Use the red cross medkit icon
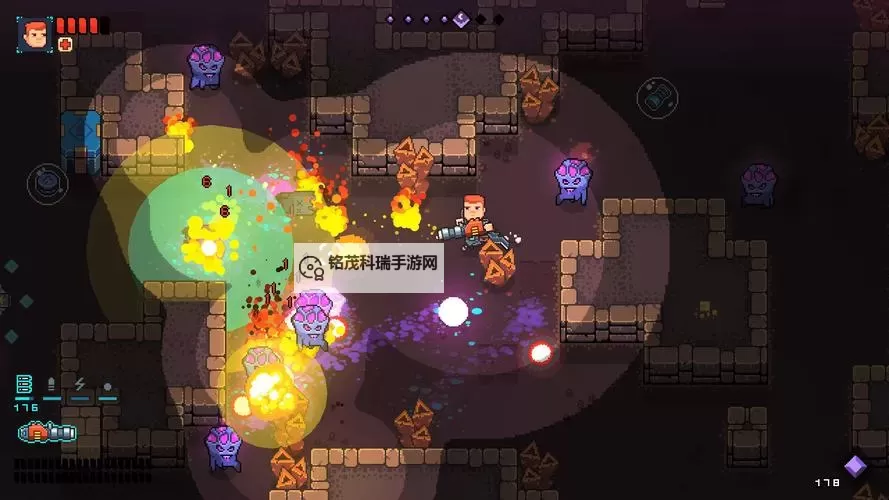Image resolution: width=889 pixels, height=500 pixels. 65,44
